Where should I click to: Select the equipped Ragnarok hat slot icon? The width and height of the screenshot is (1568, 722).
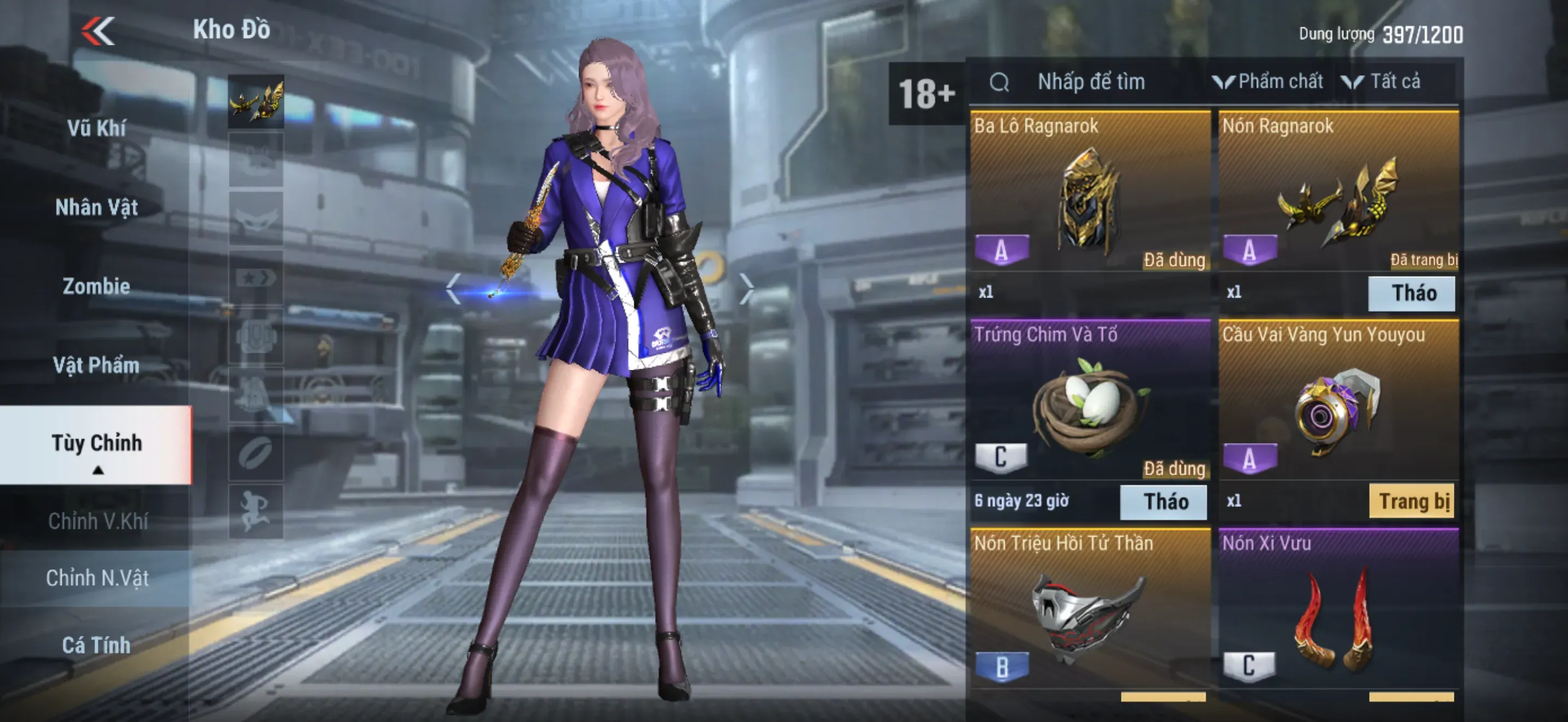(256, 101)
